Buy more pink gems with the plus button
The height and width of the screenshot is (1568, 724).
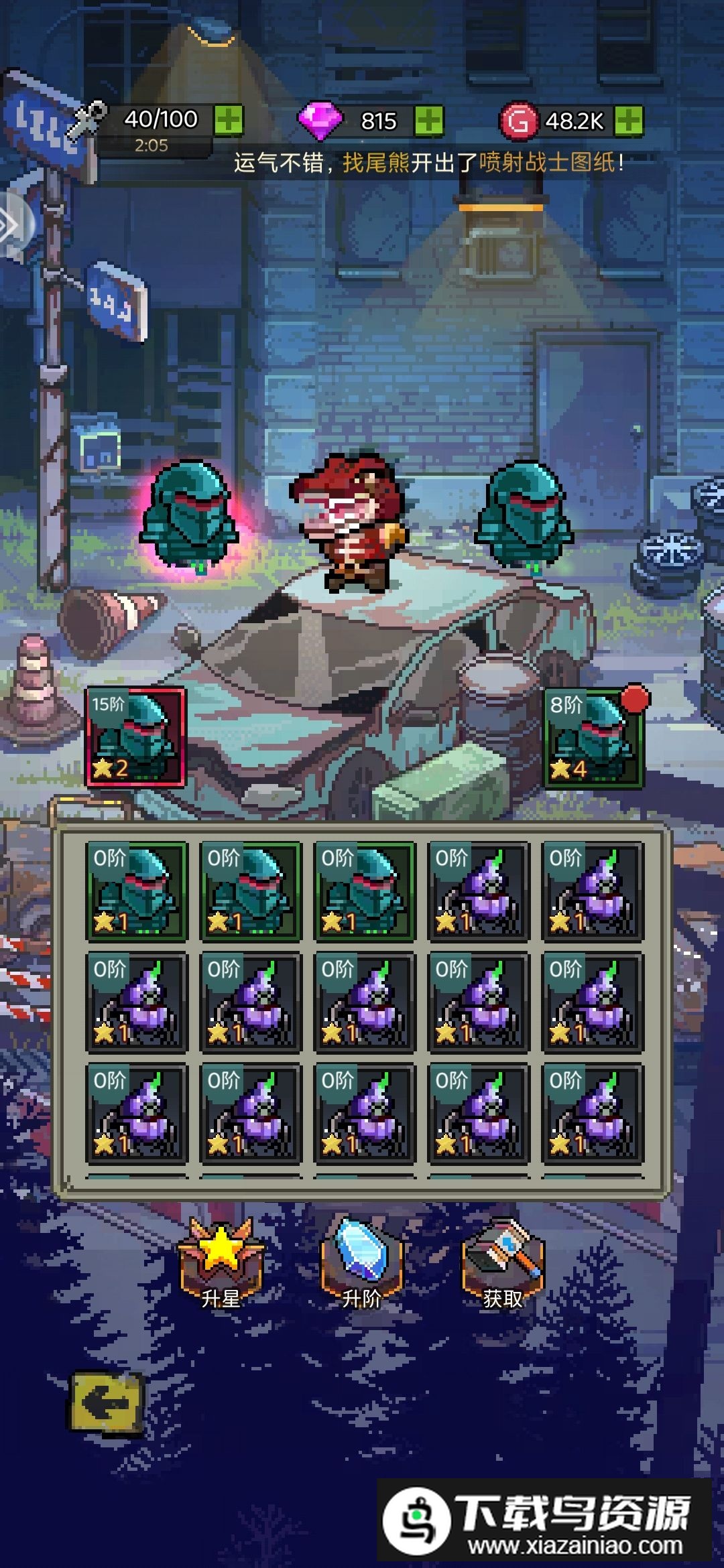tap(428, 121)
